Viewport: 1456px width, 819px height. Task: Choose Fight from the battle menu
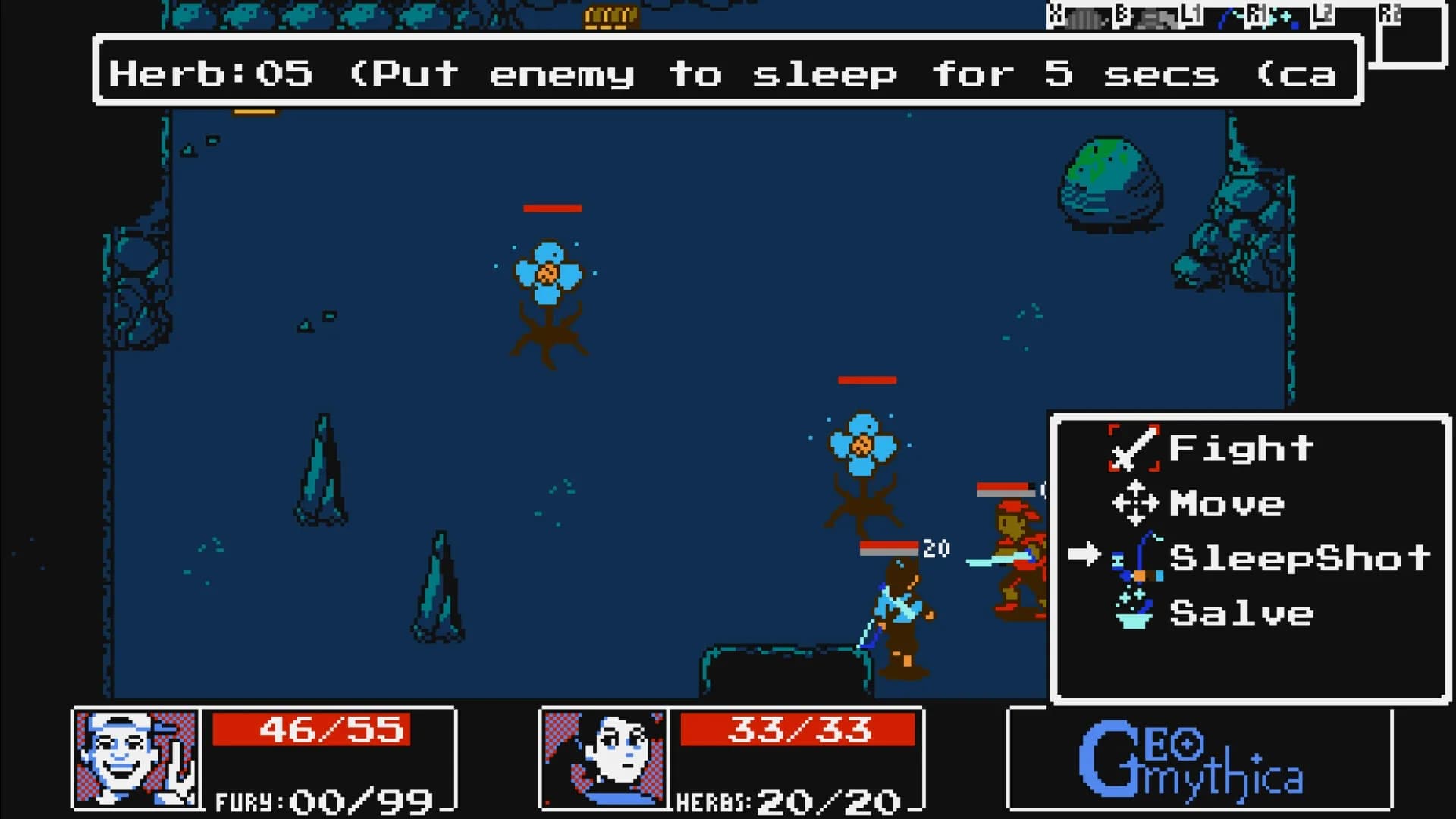(x=1241, y=447)
